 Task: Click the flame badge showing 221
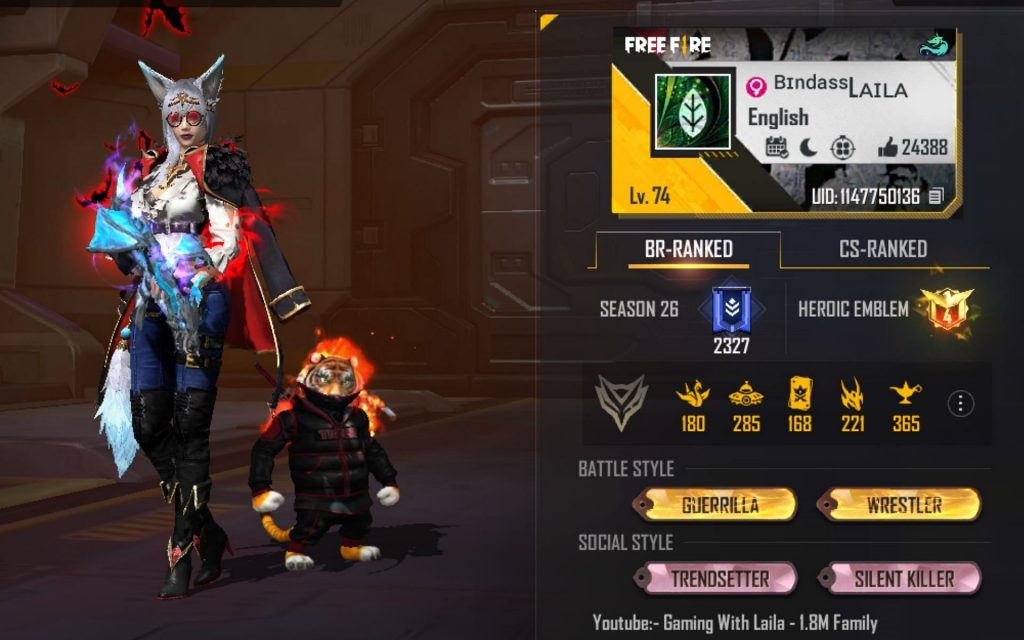853,393
